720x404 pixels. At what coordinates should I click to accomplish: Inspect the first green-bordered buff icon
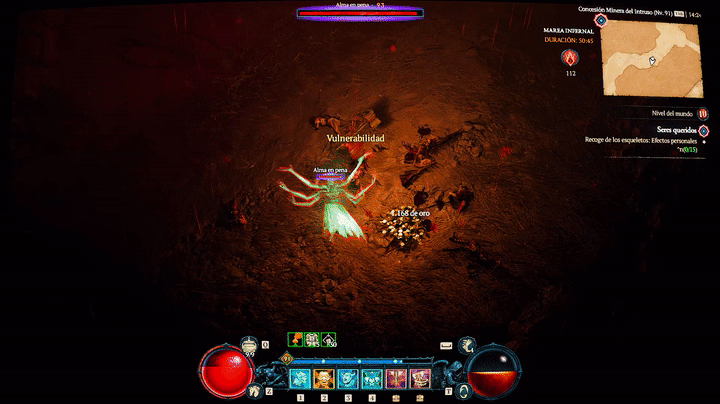296,340
